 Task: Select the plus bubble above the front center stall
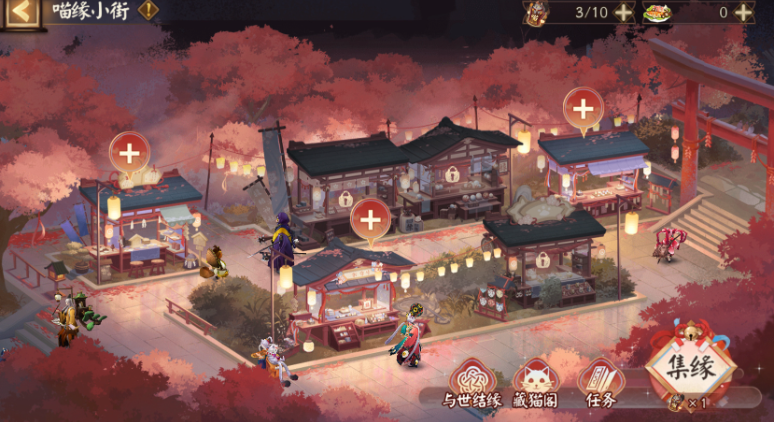pyautogui.click(x=370, y=219)
